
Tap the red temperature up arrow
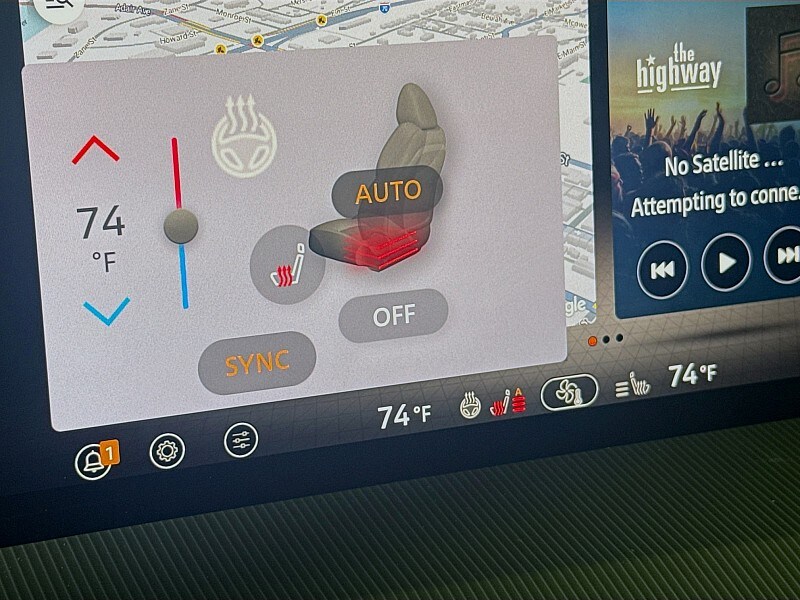tap(96, 150)
